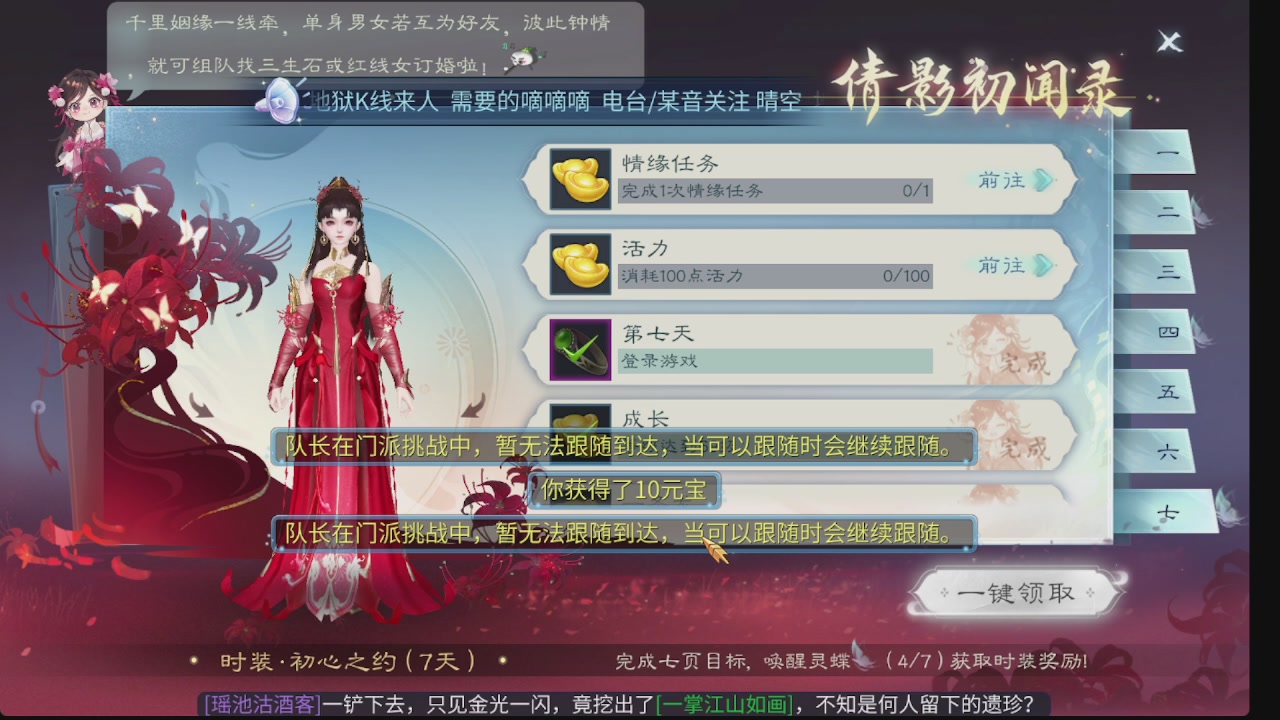Switch to page 二 tab

[1166, 212]
